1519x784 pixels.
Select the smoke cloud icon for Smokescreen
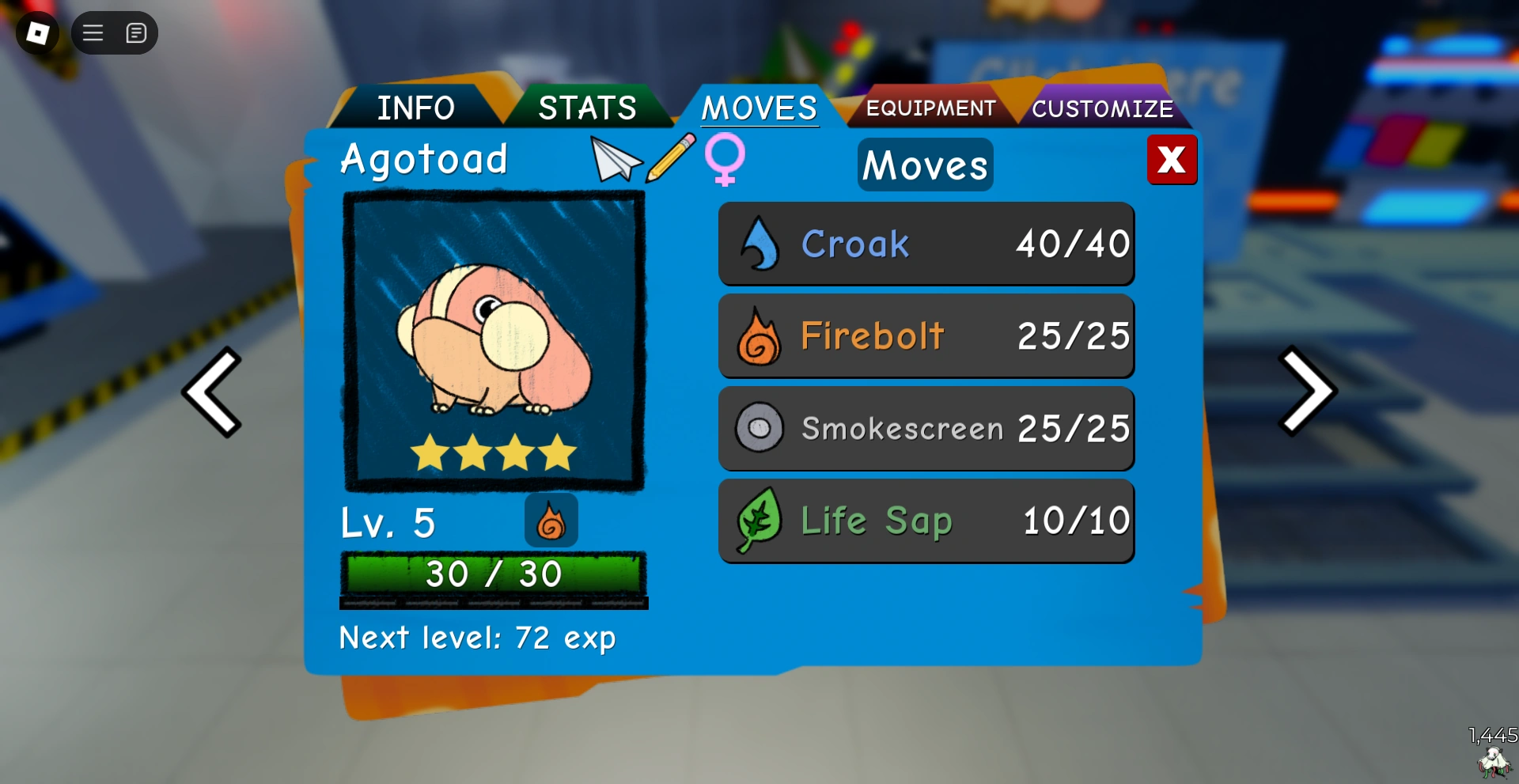pos(759,428)
